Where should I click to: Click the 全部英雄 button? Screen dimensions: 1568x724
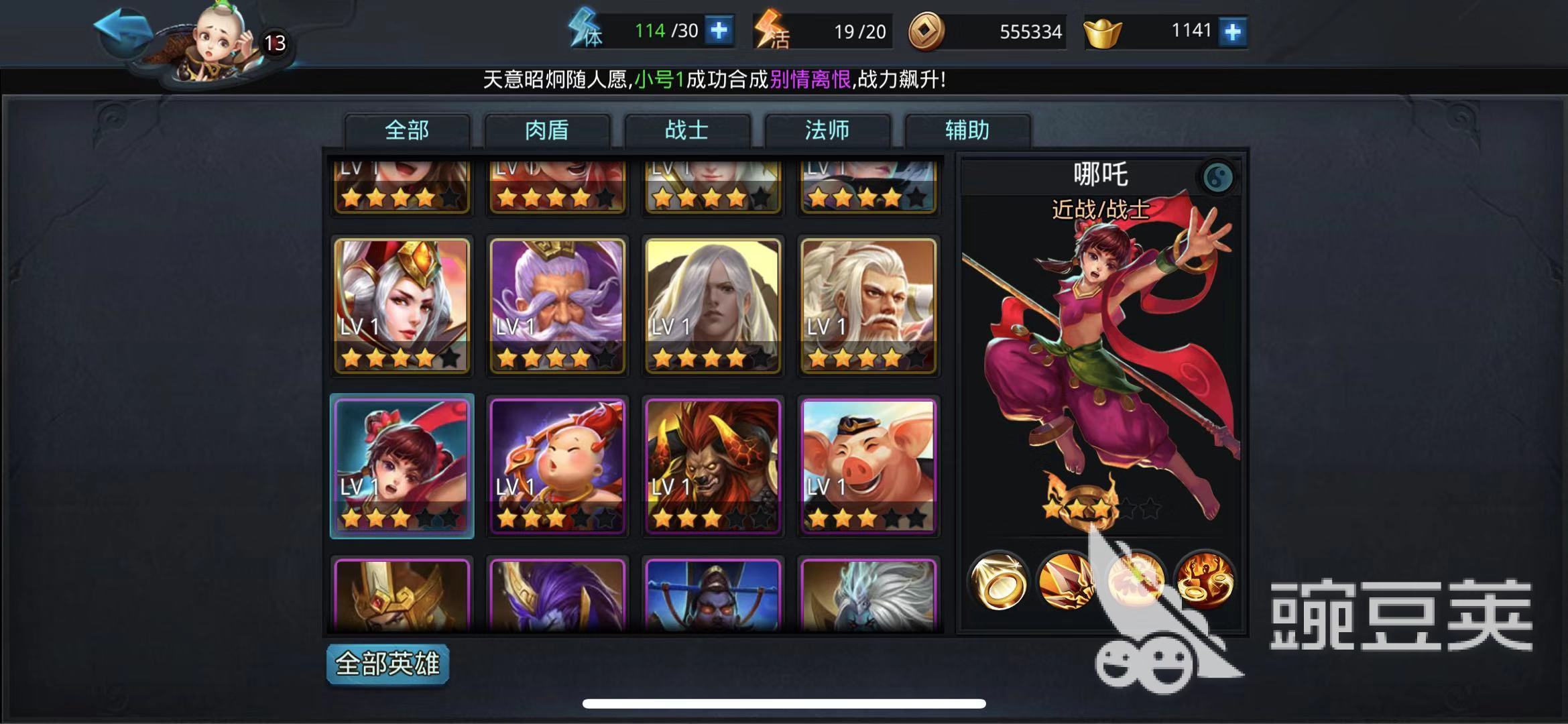click(x=387, y=664)
